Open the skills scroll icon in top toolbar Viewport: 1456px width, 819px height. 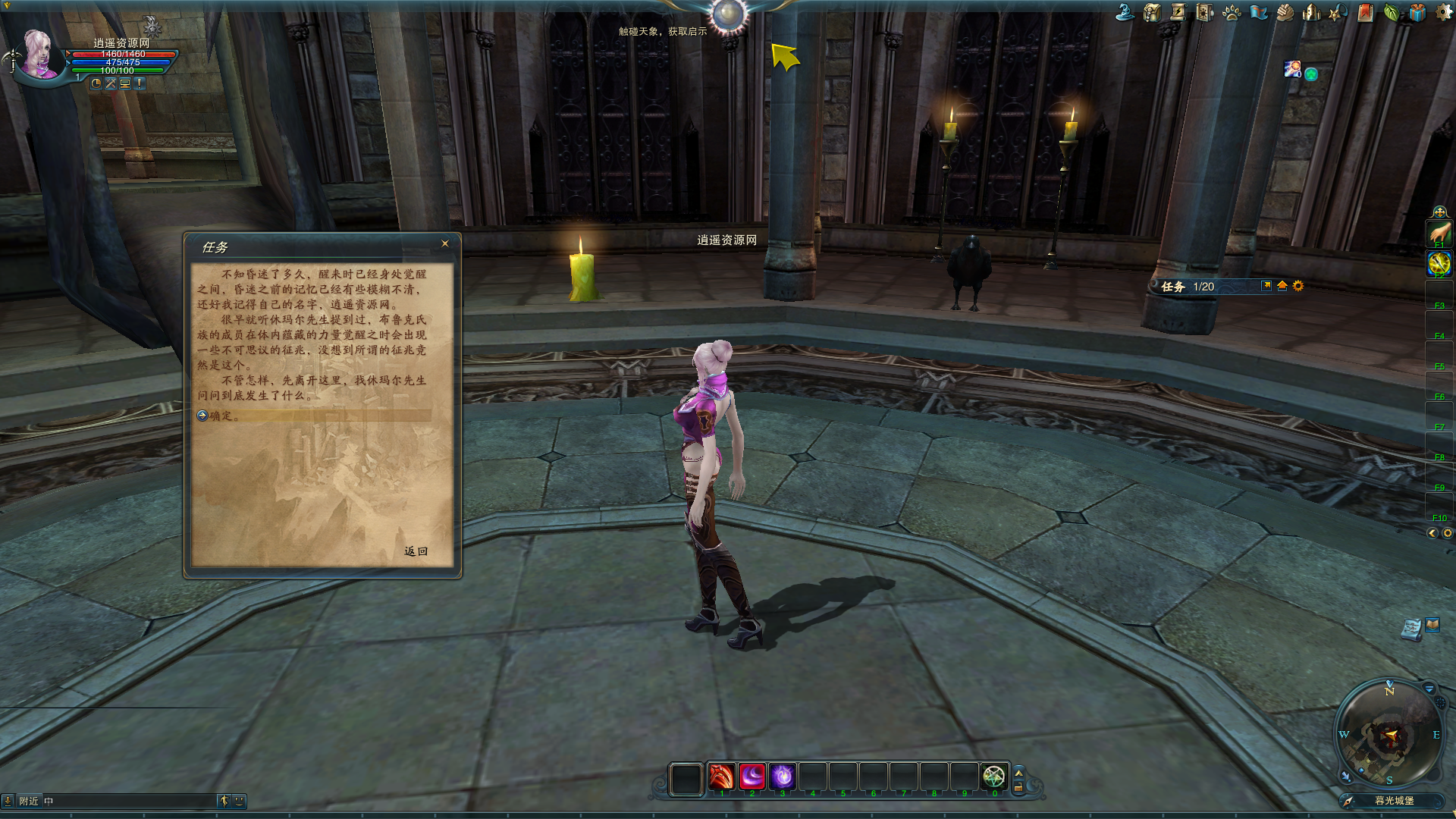click(1178, 13)
